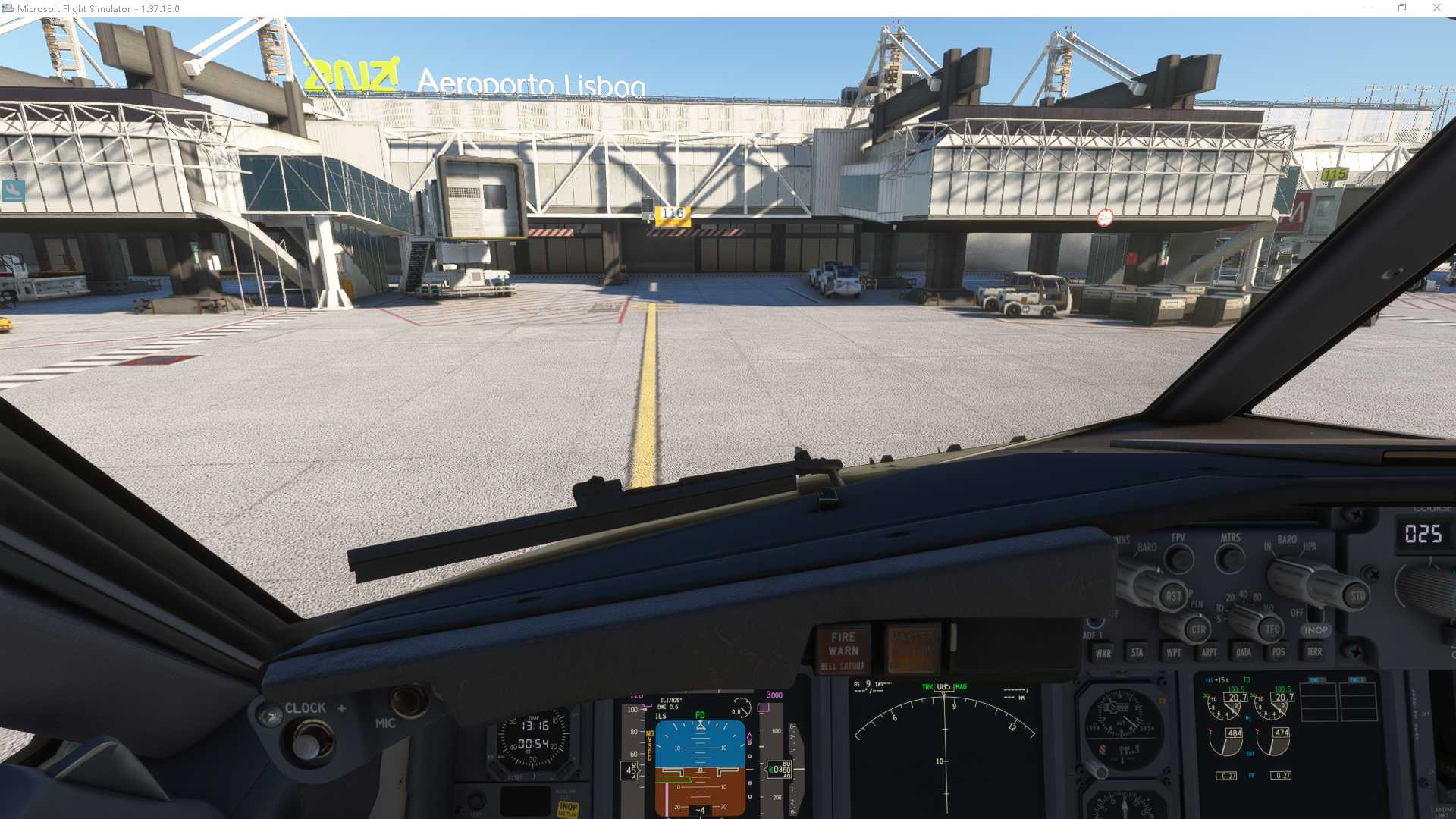Show airports with the ARPT button
The height and width of the screenshot is (819, 1456).
click(1209, 652)
